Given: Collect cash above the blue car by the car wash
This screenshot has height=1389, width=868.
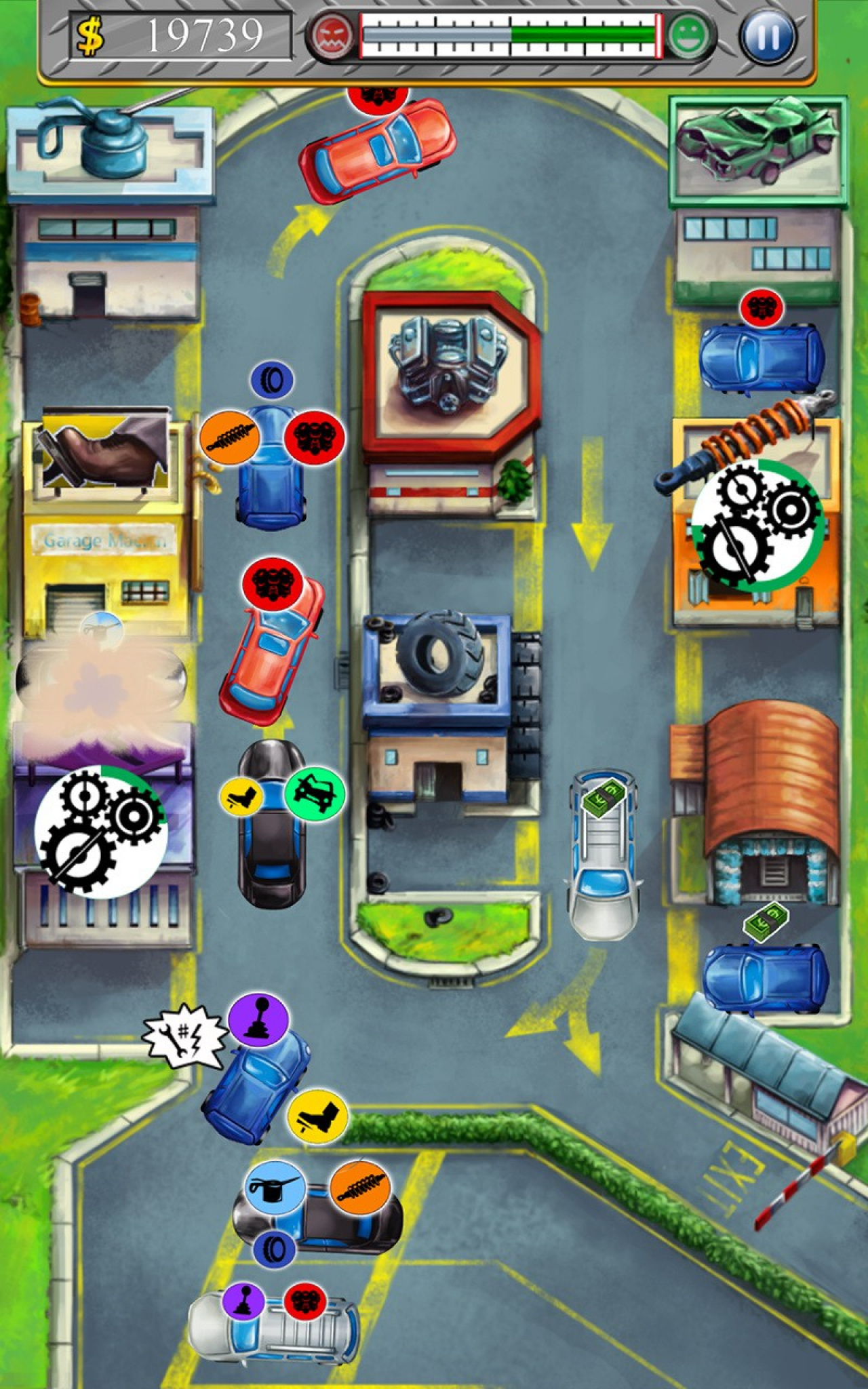Looking at the screenshot, I should pos(766,922).
